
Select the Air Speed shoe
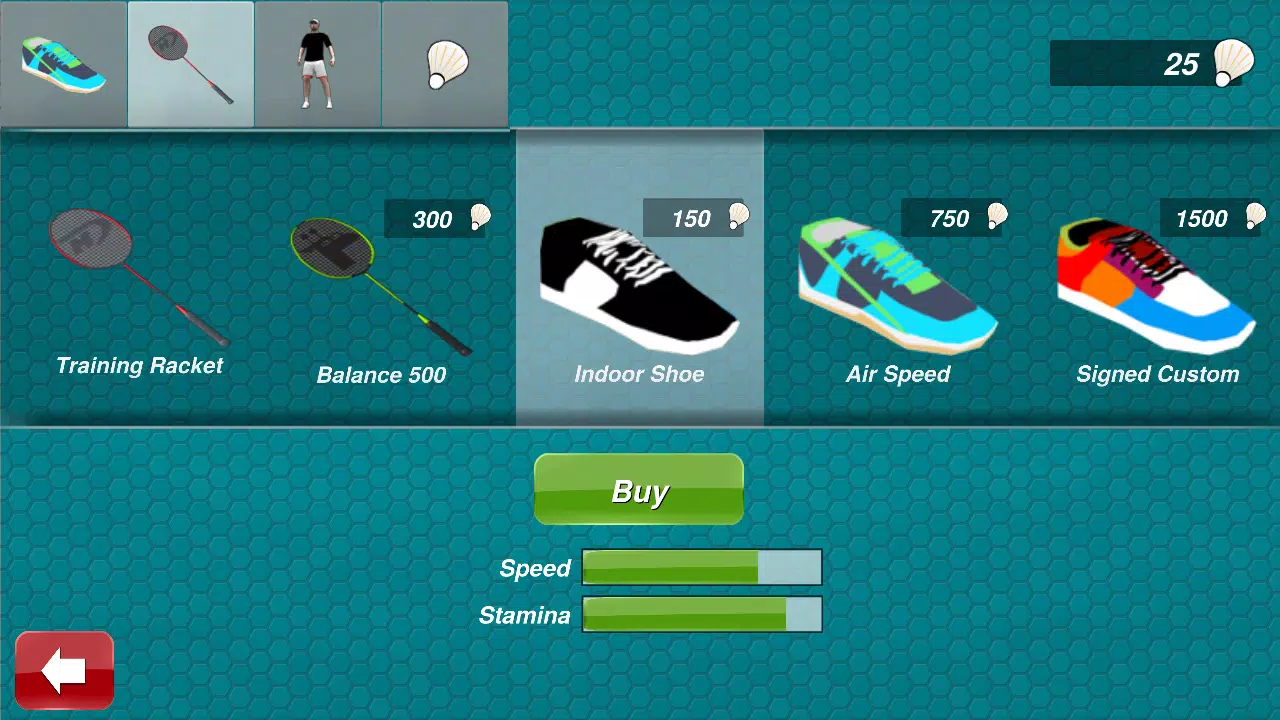[x=898, y=280]
